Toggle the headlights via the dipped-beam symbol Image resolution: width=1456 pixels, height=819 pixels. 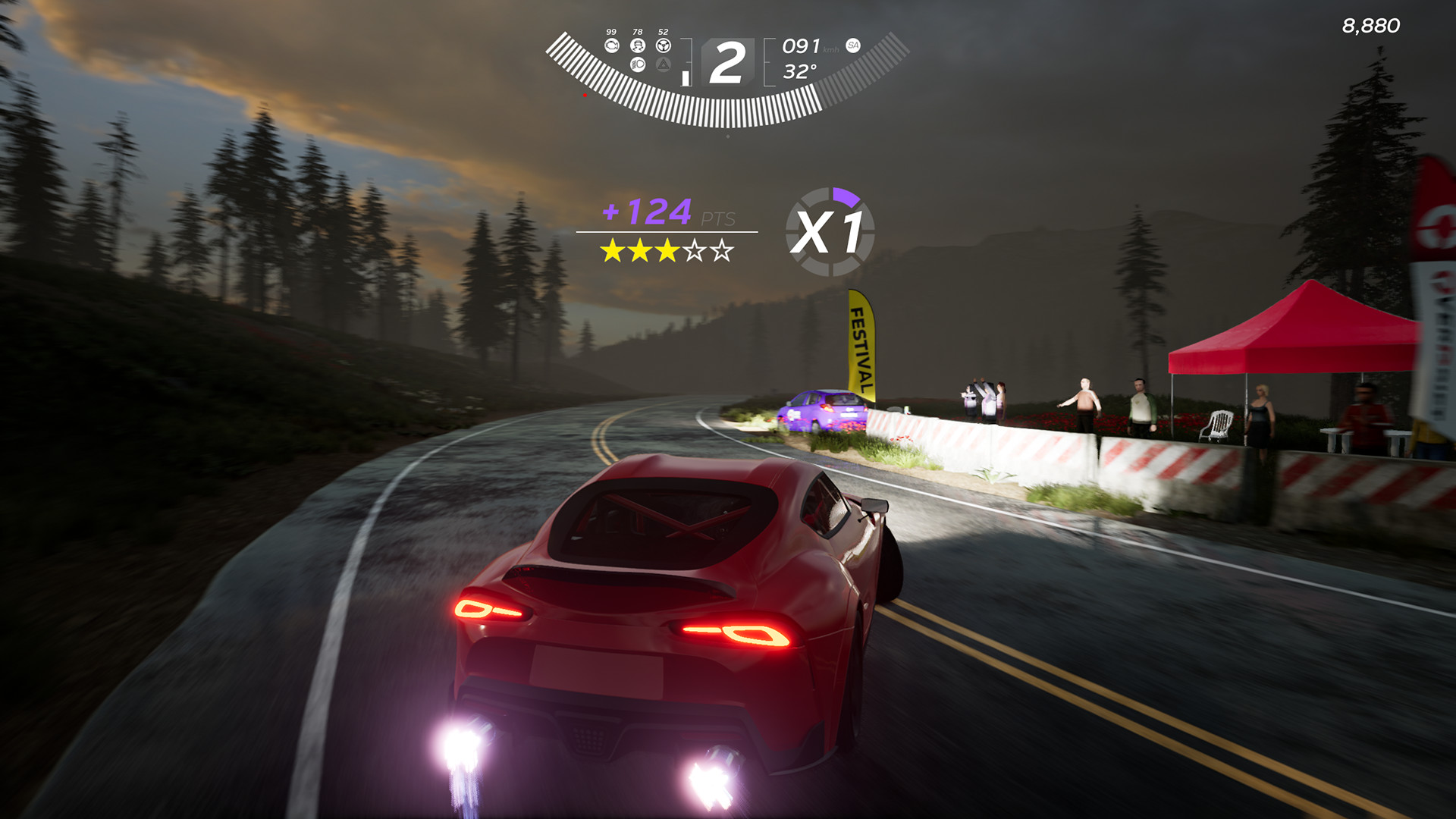tap(638, 65)
